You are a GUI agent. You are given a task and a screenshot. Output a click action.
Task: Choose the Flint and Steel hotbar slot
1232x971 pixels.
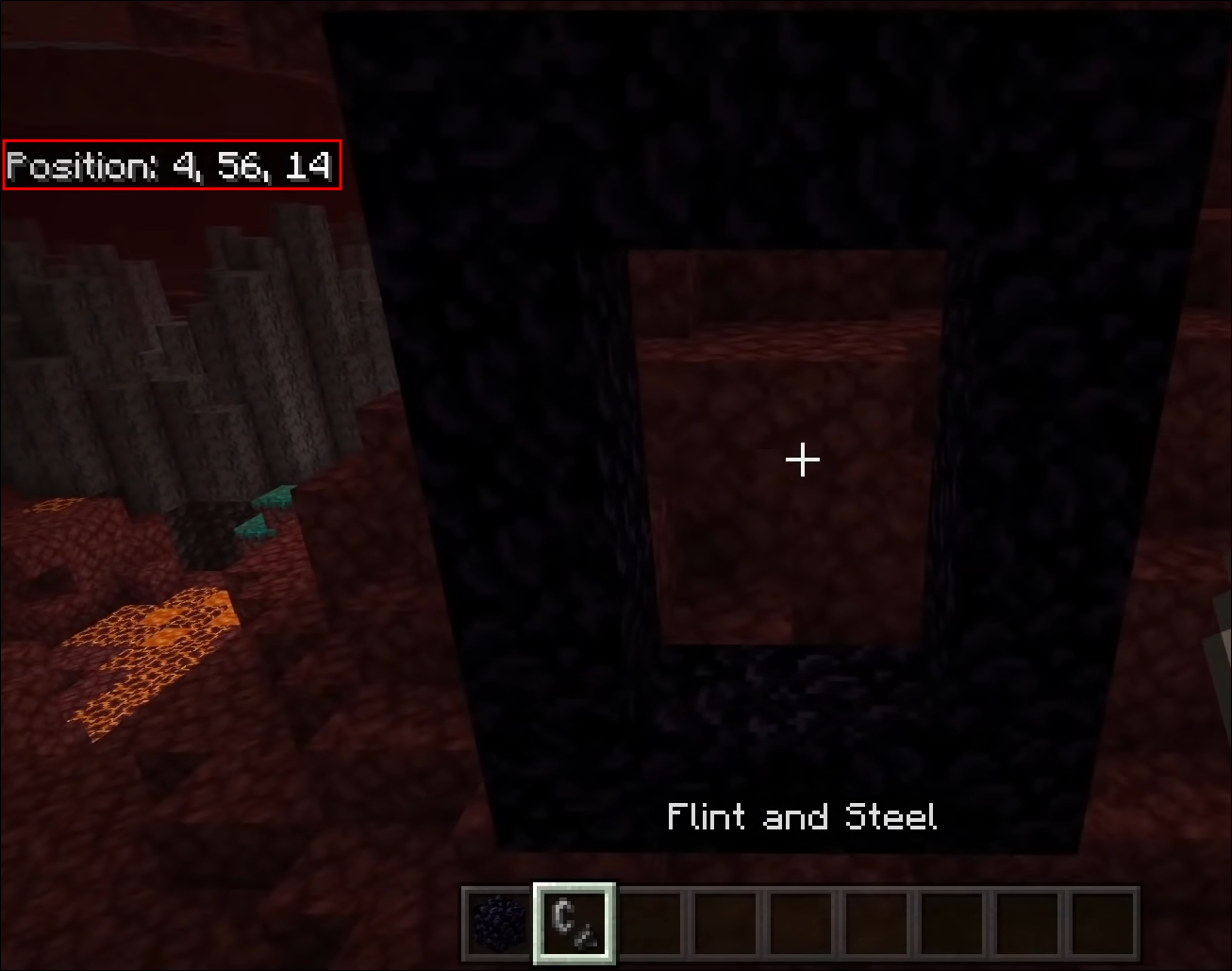[574, 922]
